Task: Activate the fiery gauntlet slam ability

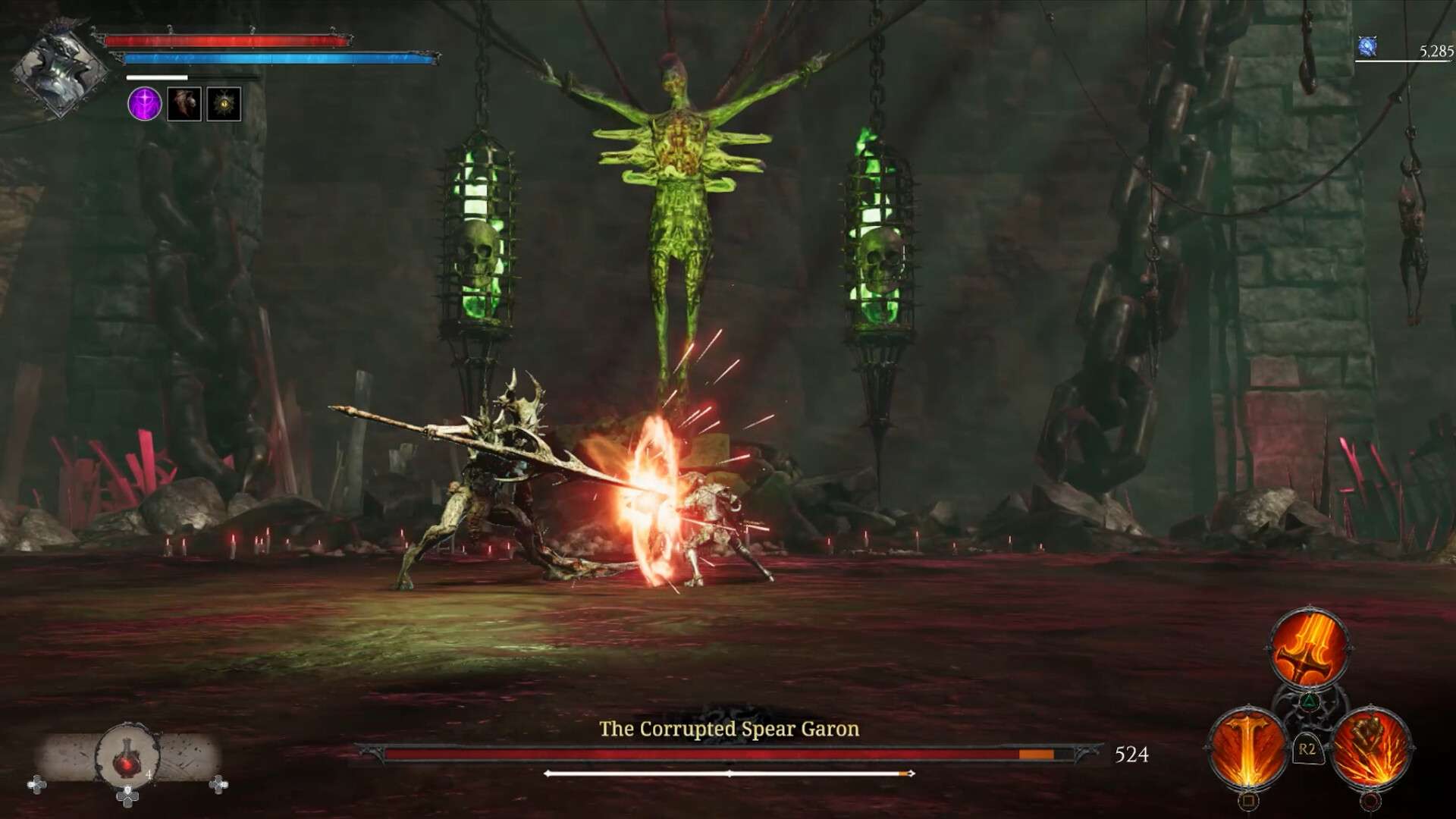Action: (1370, 748)
